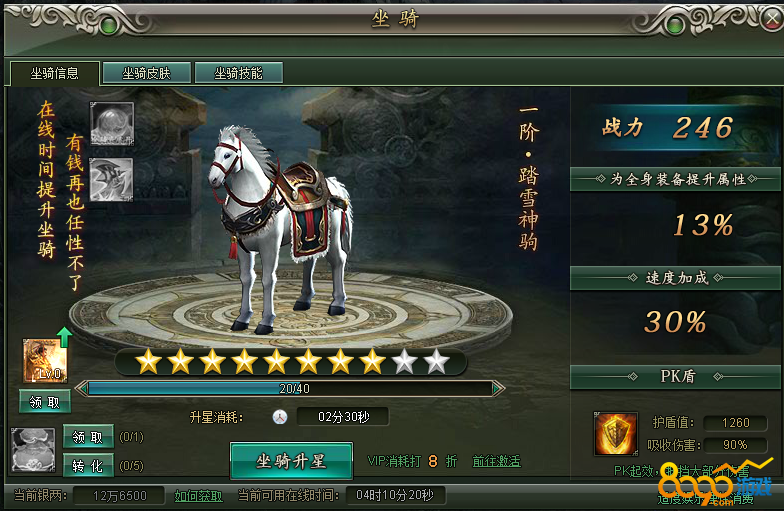Click the wing mount skill icon
Screen dimensions: 784x511
(x=111, y=179)
